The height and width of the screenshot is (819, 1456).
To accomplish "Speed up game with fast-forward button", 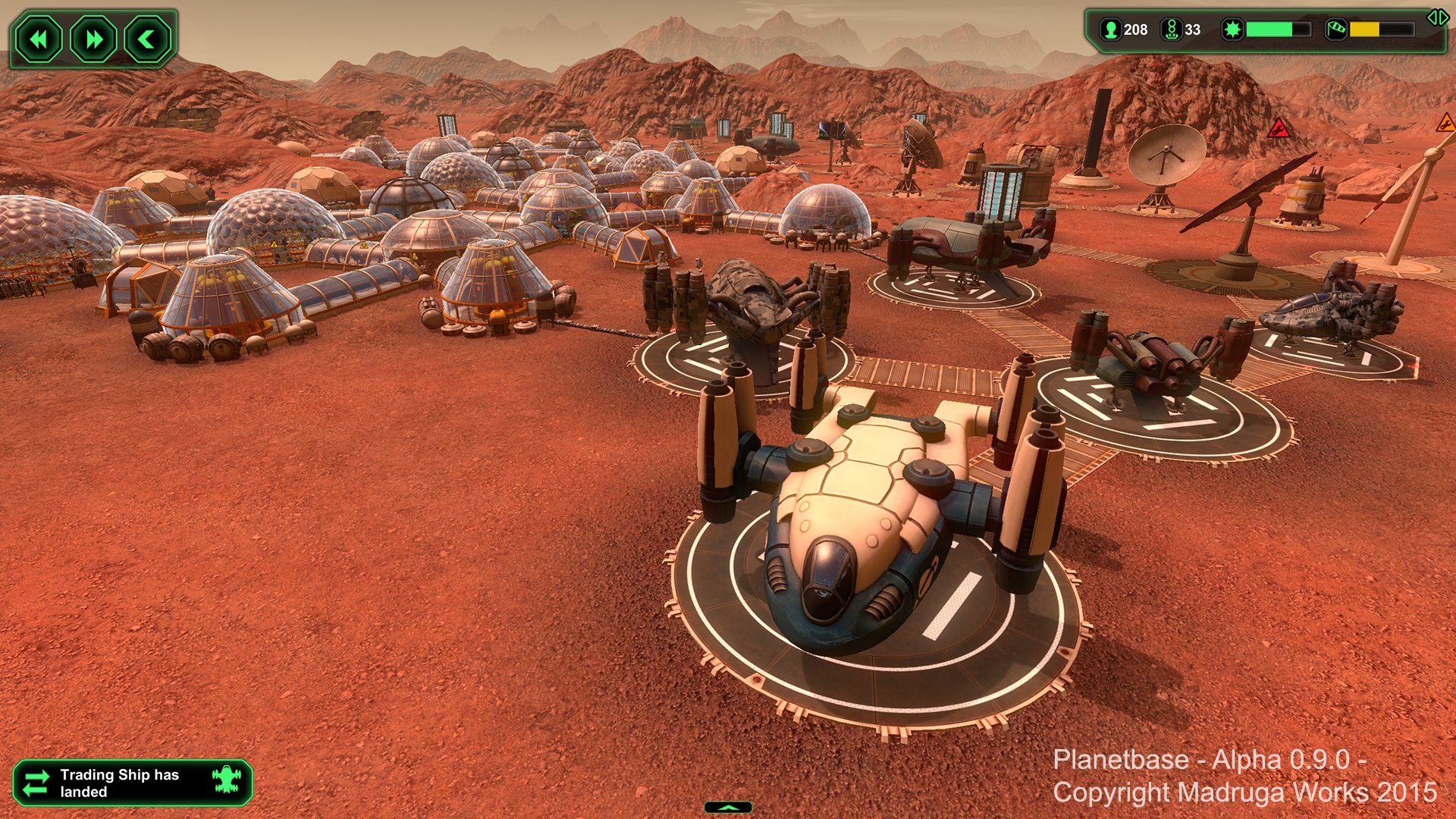I will coord(93,39).
